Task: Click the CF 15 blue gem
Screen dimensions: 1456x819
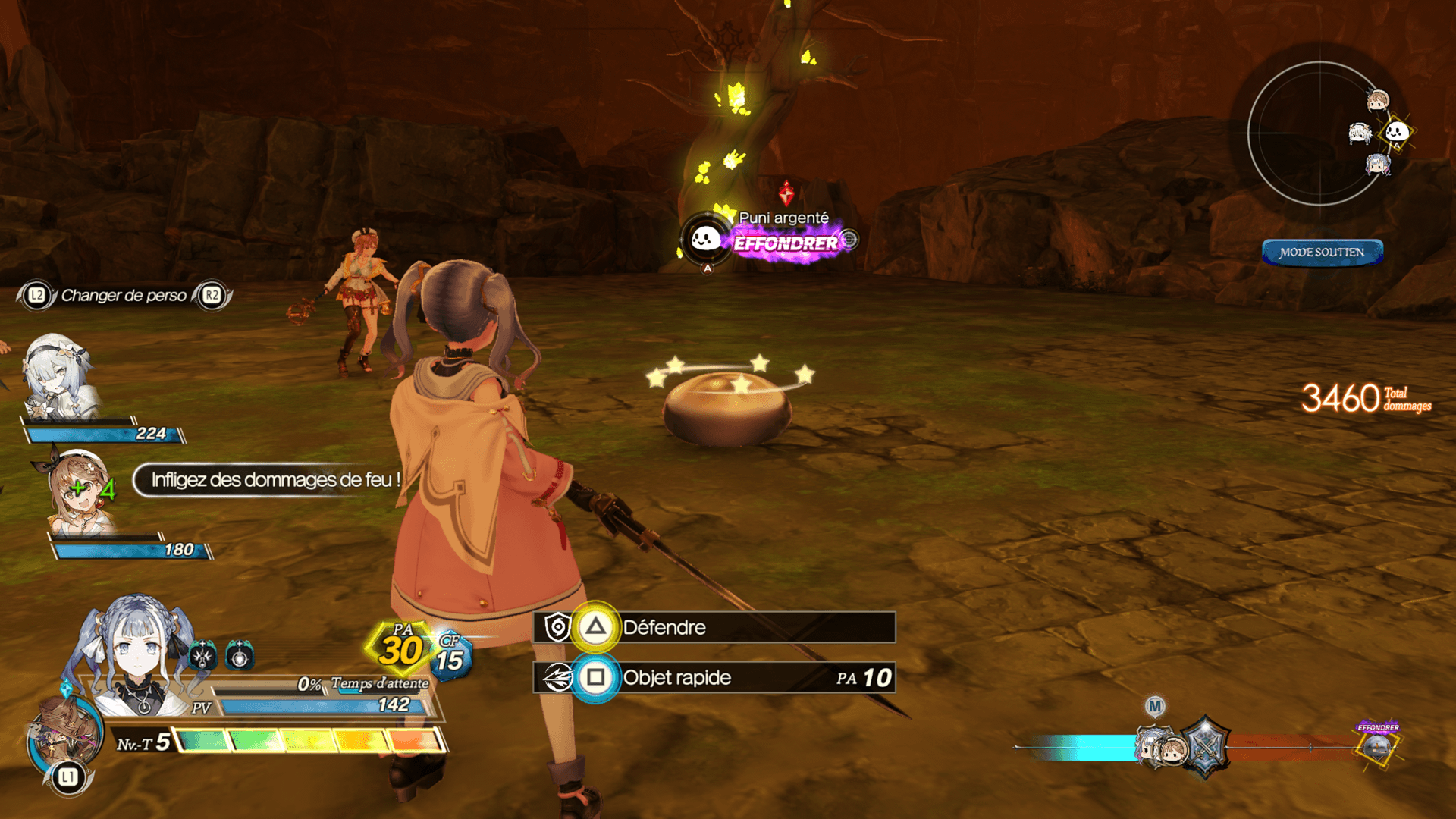Action: click(x=450, y=657)
